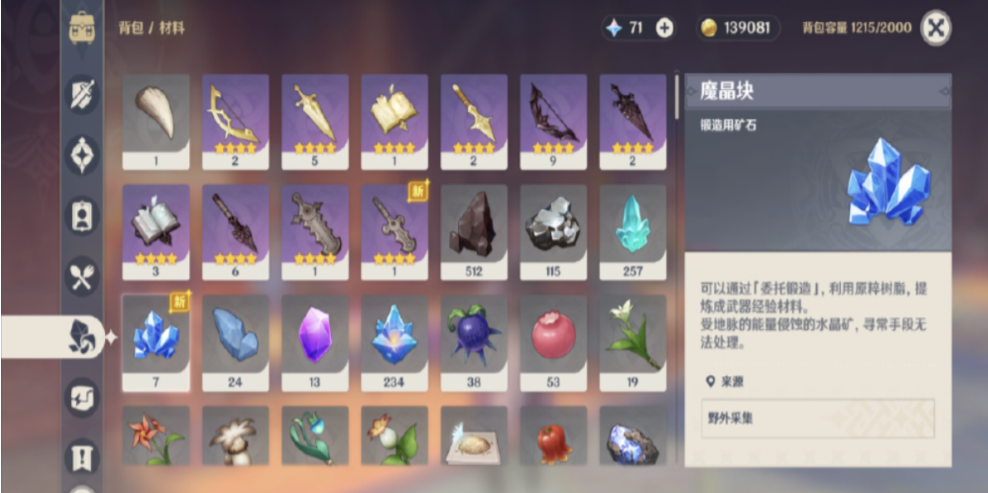Pick the golden sword billet with 5

point(314,120)
